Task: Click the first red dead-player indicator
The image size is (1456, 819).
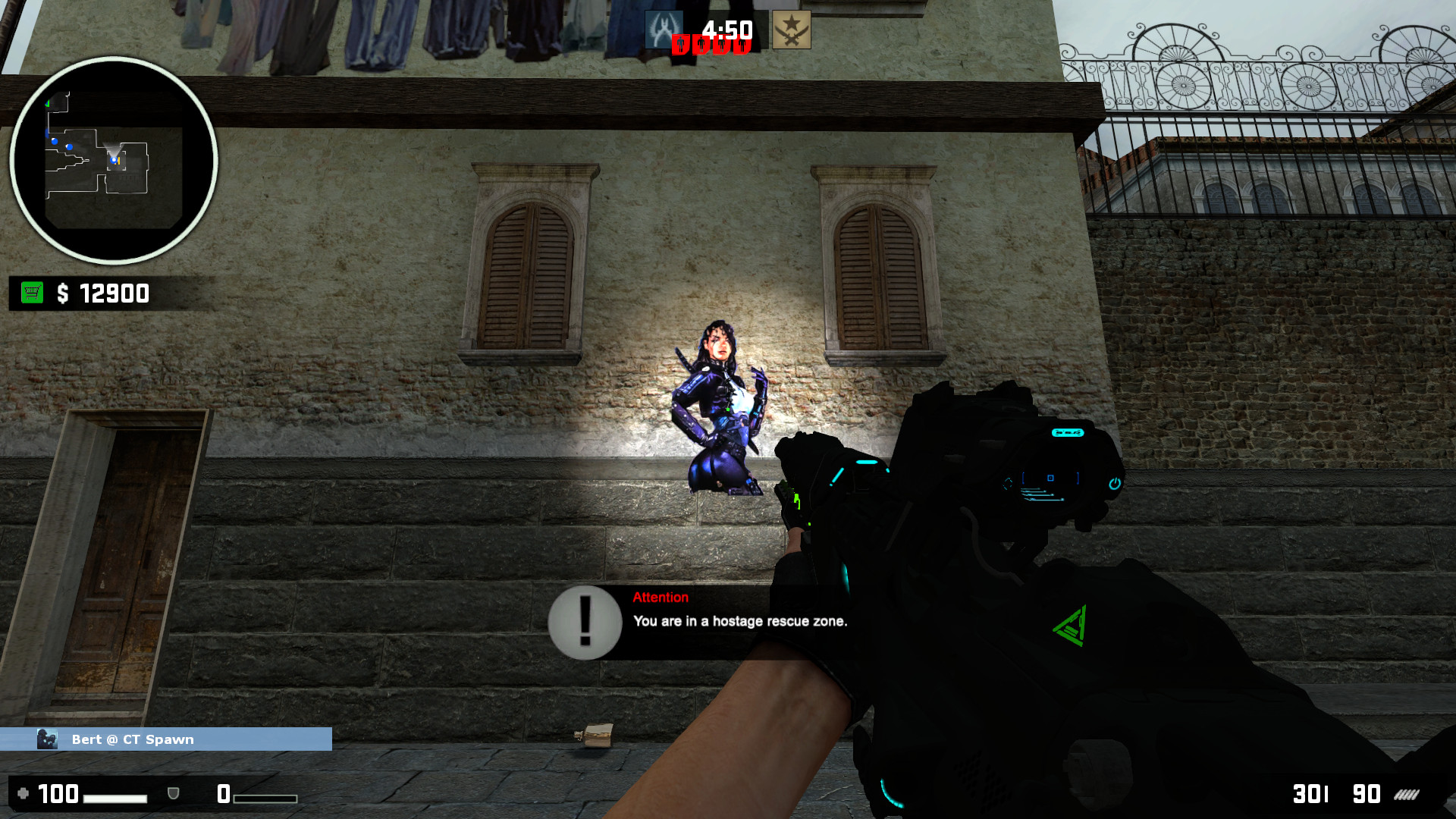Action: (x=681, y=45)
